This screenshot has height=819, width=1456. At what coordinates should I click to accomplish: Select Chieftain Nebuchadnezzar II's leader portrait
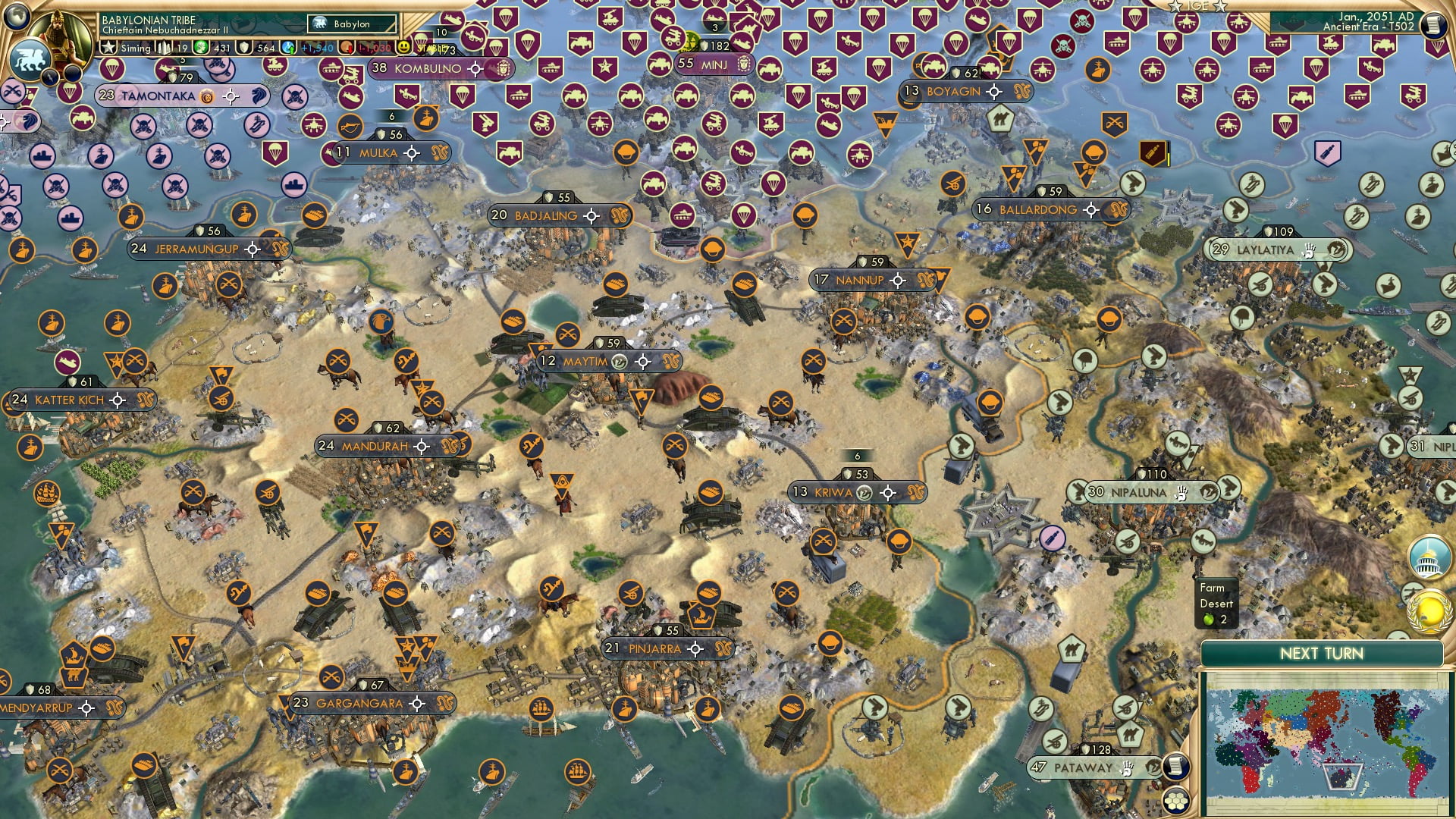tap(58, 34)
